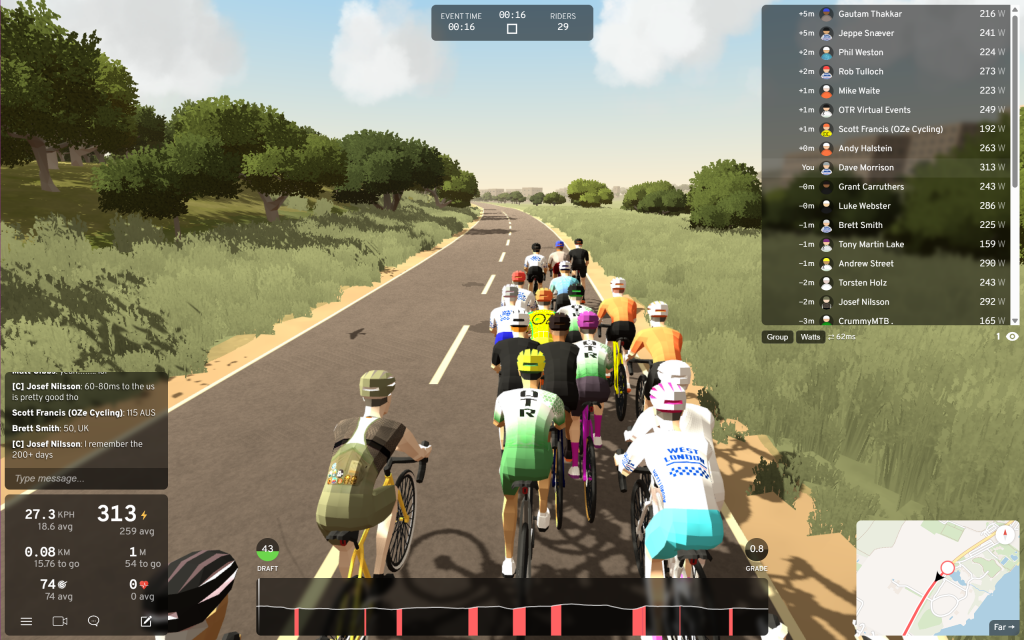The image size is (1024, 640).
Task: Open the hamburger menu in the stats panel
Action: (x=27, y=621)
